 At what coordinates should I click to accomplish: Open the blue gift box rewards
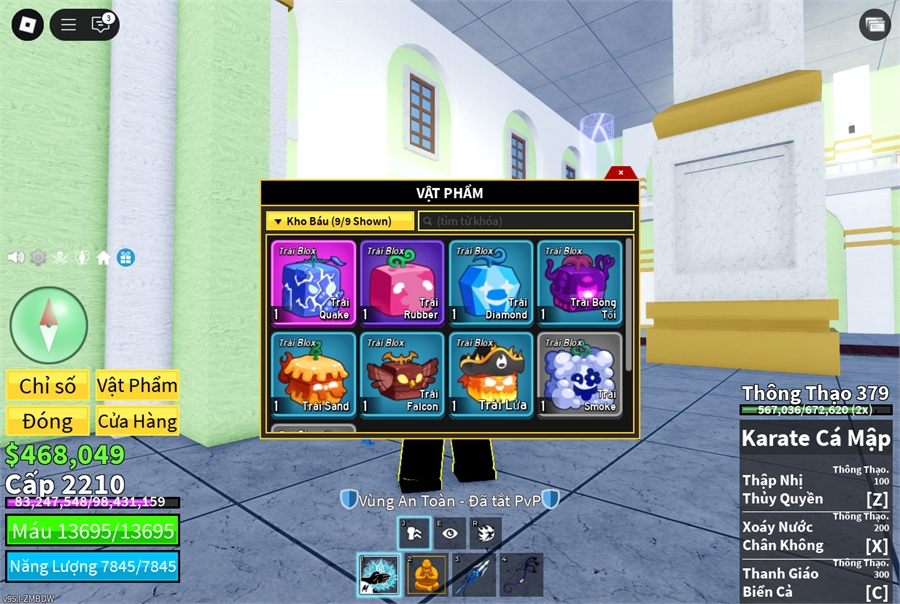[125, 257]
